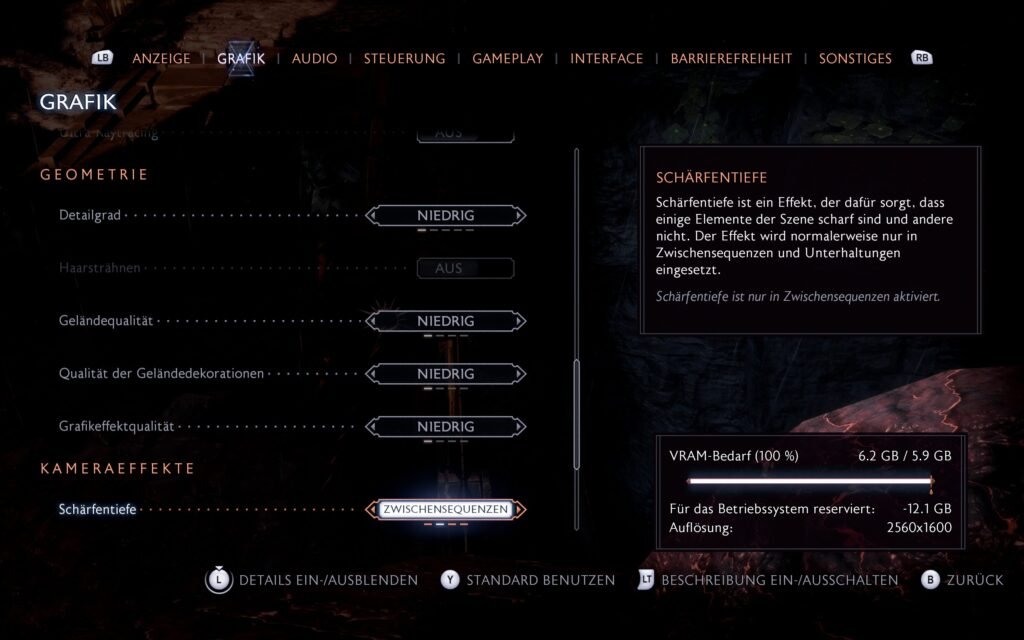The image size is (1024, 640).
Task: Set Schärfentiefe to the previous option
Action: tap(373, 510)
